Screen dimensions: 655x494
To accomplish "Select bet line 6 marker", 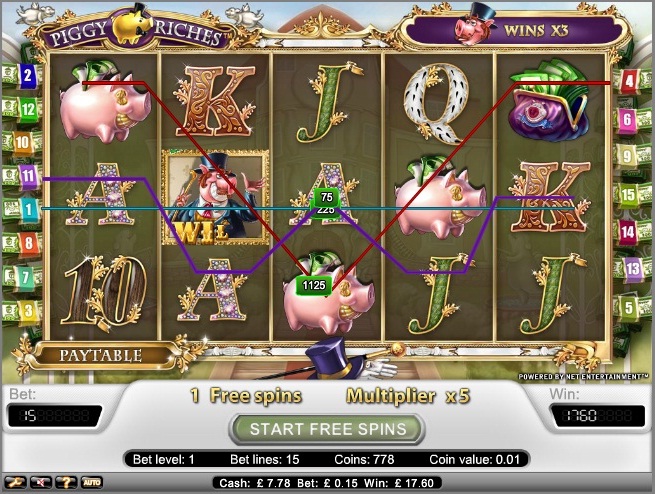I will [x=628, y=122].
